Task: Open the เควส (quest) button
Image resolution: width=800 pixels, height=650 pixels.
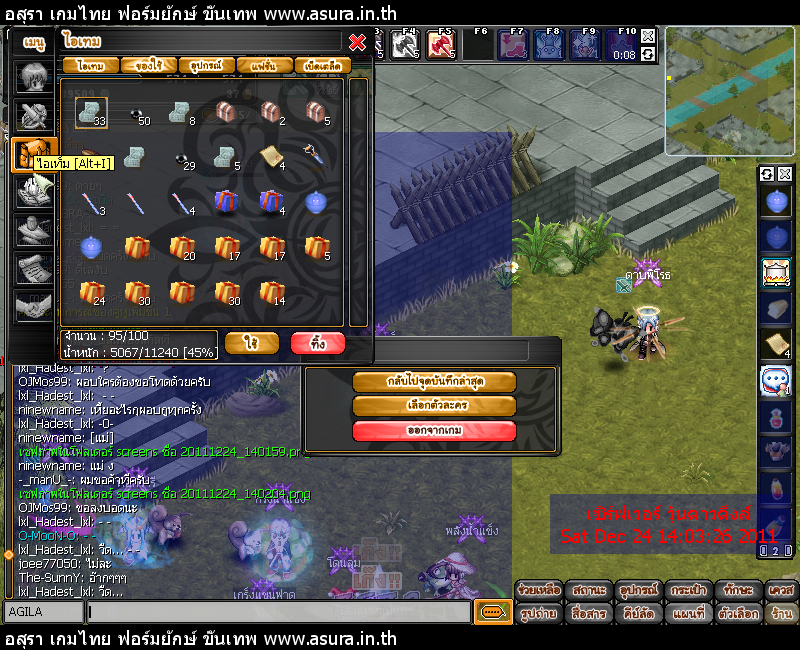Action: (x=782, y=590)
